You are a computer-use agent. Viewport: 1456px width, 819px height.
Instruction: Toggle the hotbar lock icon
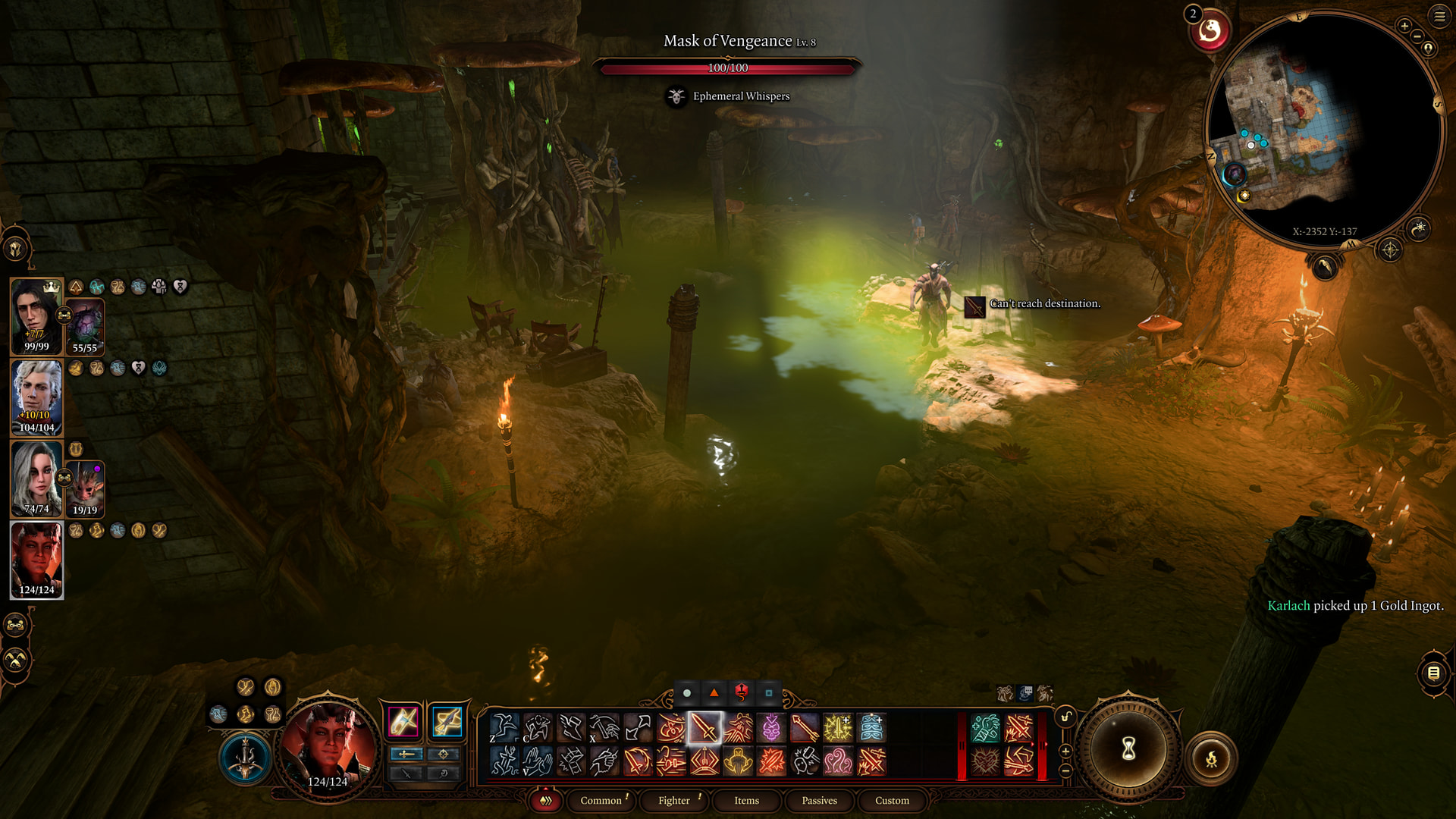[x=1065, y=717]
